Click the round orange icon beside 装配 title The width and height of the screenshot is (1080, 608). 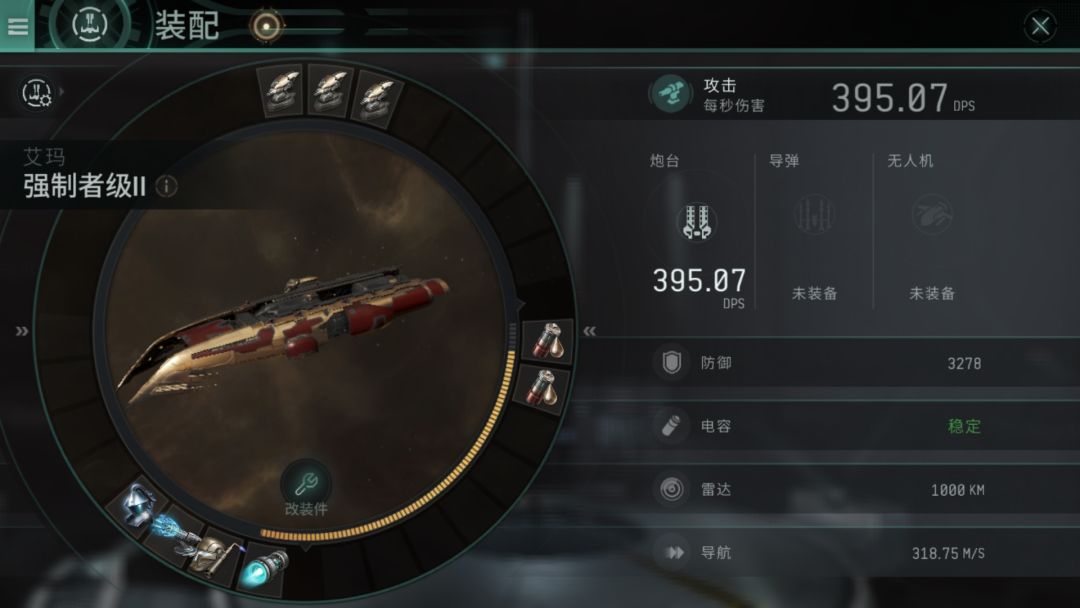pyautogui.click(x=265, y=27)
